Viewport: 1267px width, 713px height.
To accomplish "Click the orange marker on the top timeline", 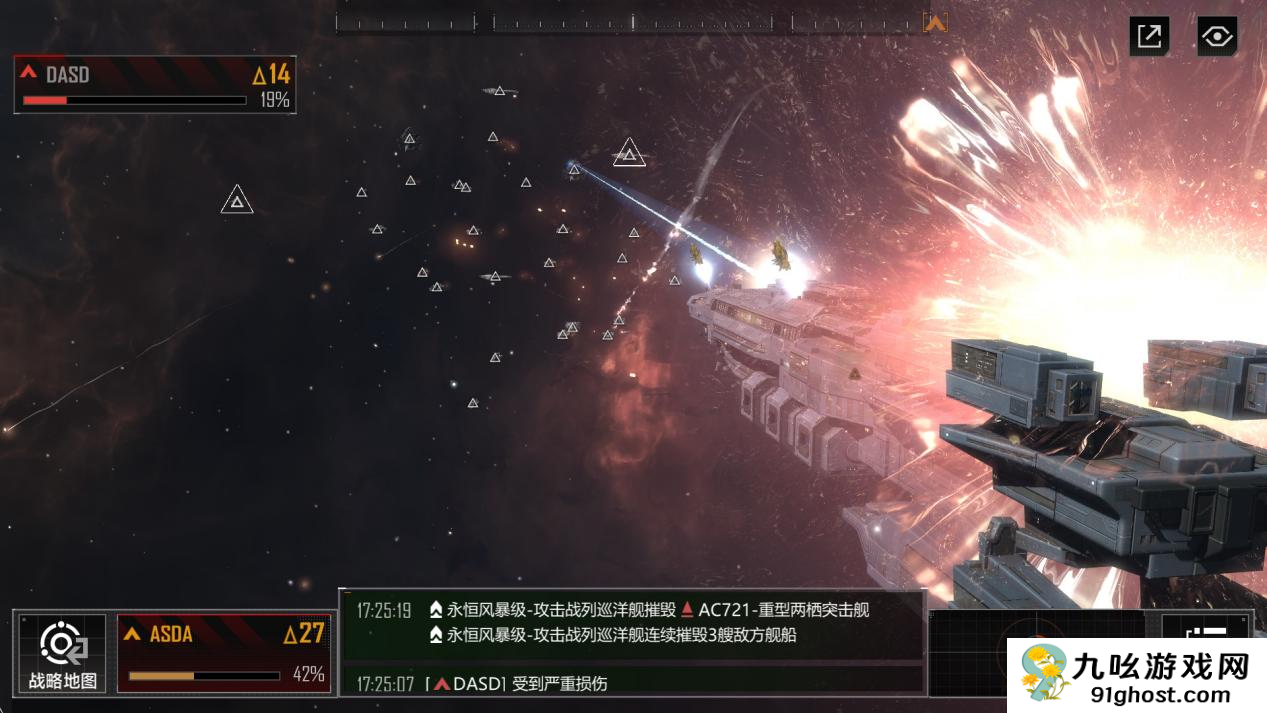I will (x=935, y=22).
